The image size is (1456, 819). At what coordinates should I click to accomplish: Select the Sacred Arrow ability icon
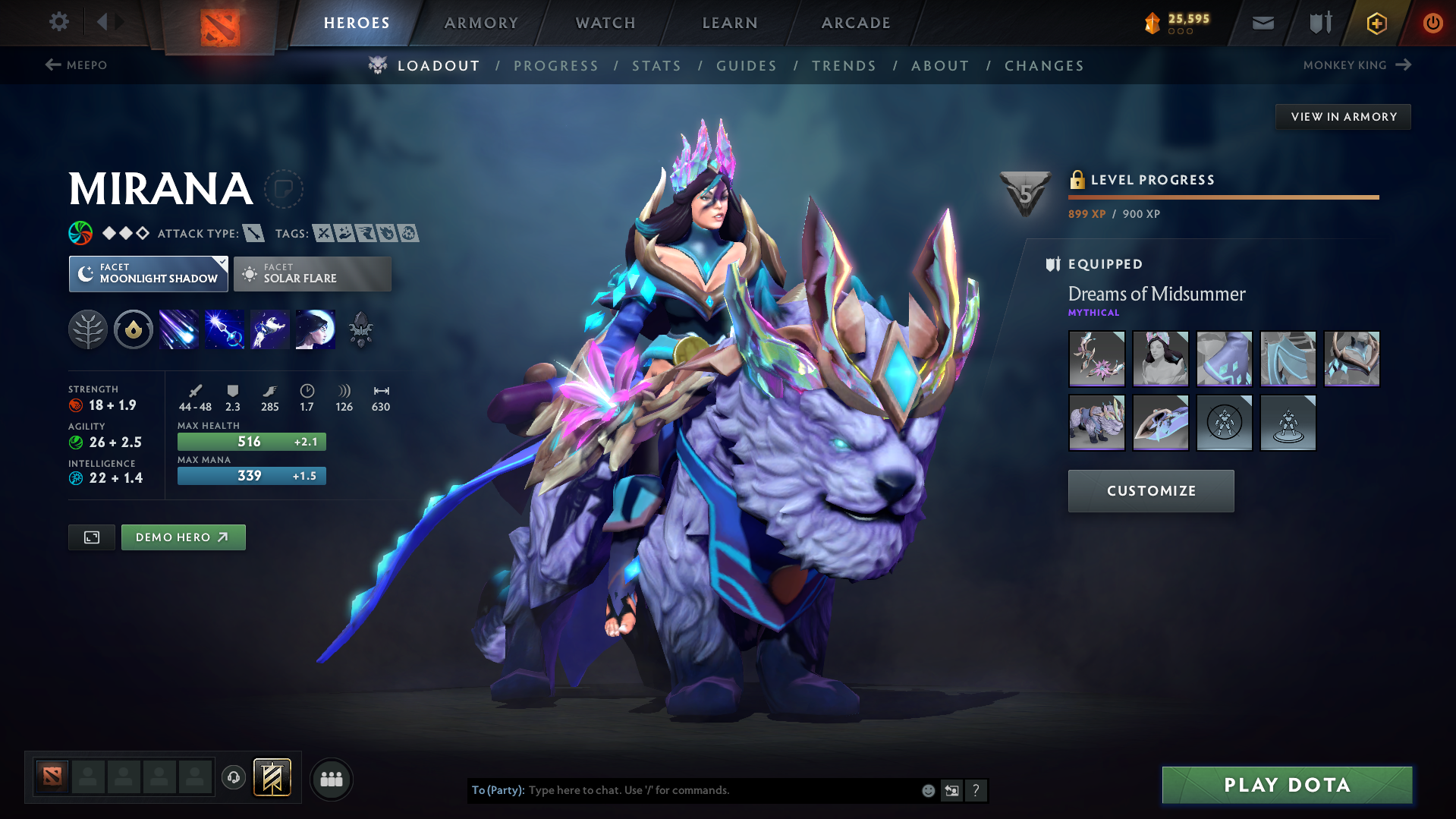[x=225, y=329]
